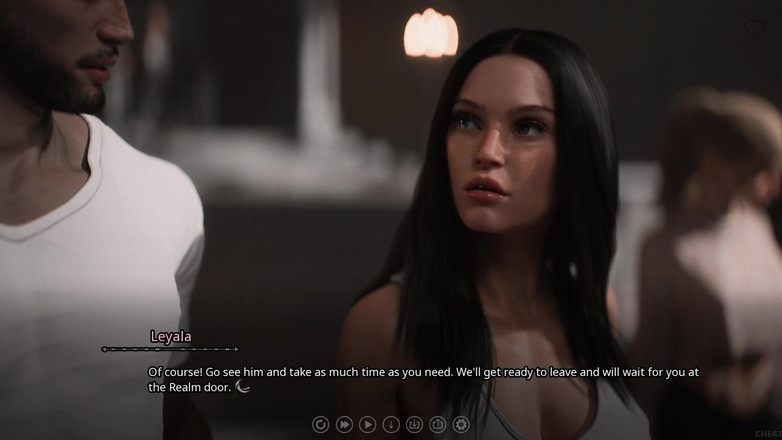Click the plain down-arrow circle icon
The width and height of the screenshot is (782, 440).
pos(391,424)
